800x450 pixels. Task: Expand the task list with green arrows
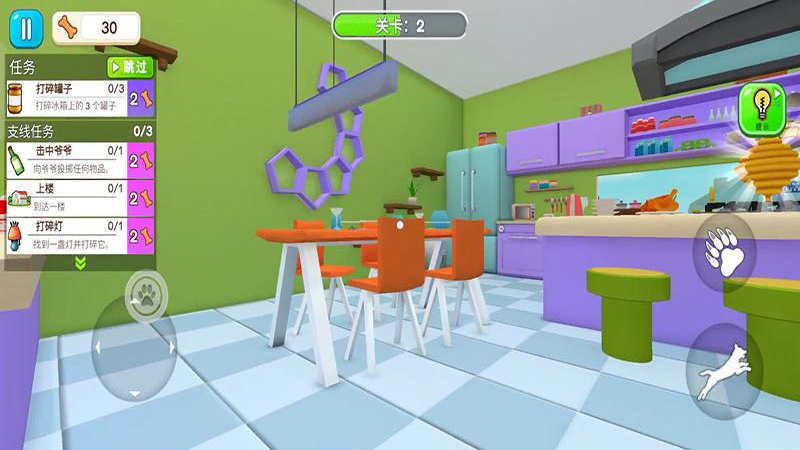(80, 263)
